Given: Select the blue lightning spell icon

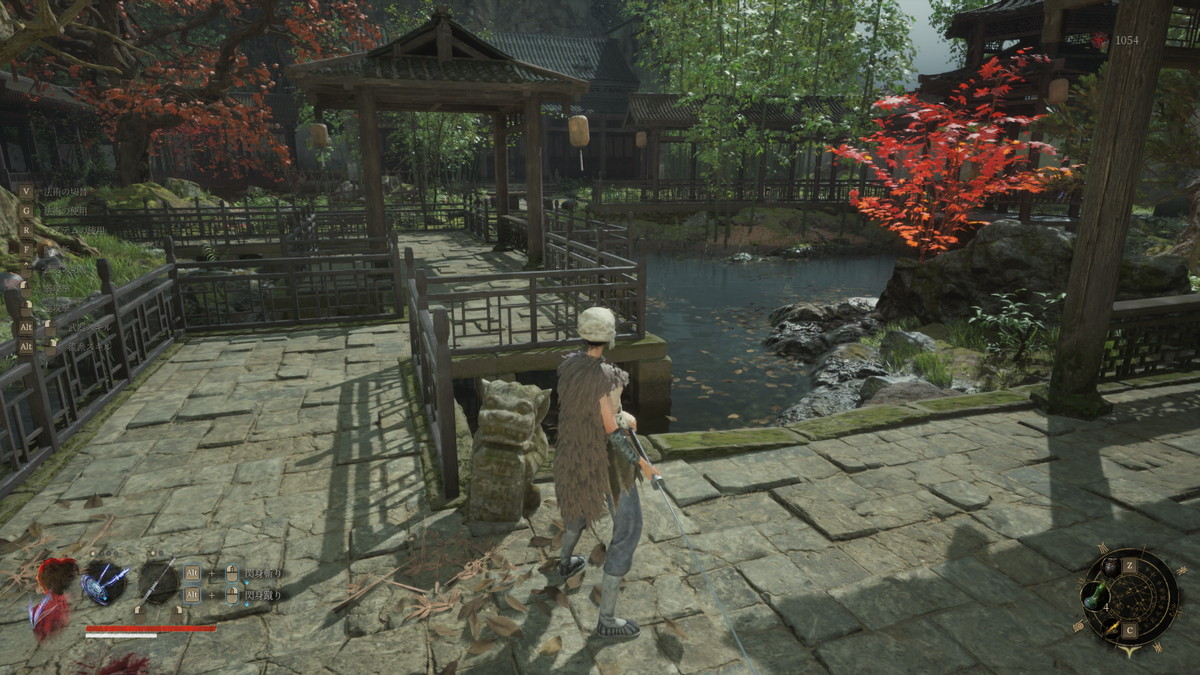Looking at the screenshot, I should coord(105,581).
